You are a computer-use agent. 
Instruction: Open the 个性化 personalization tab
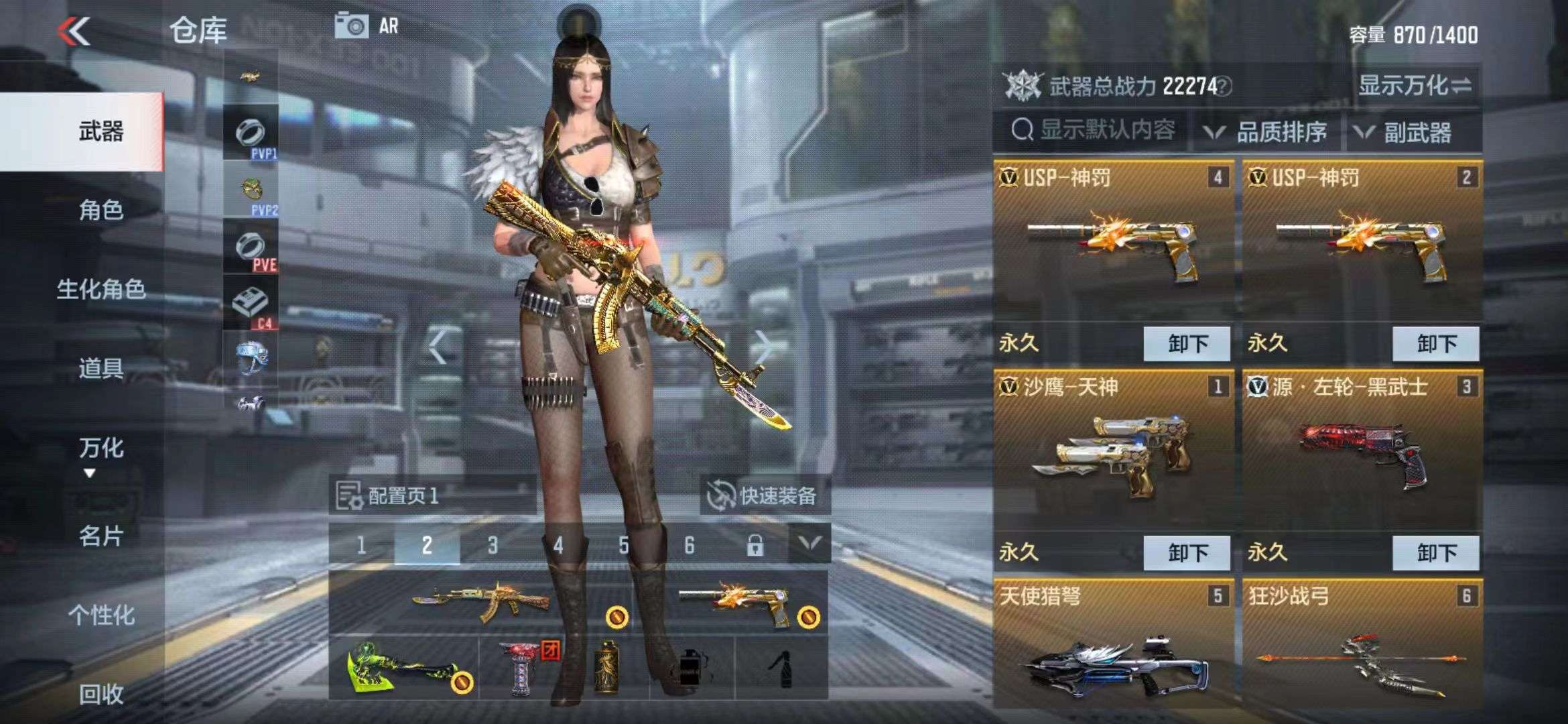pos(101,615)
